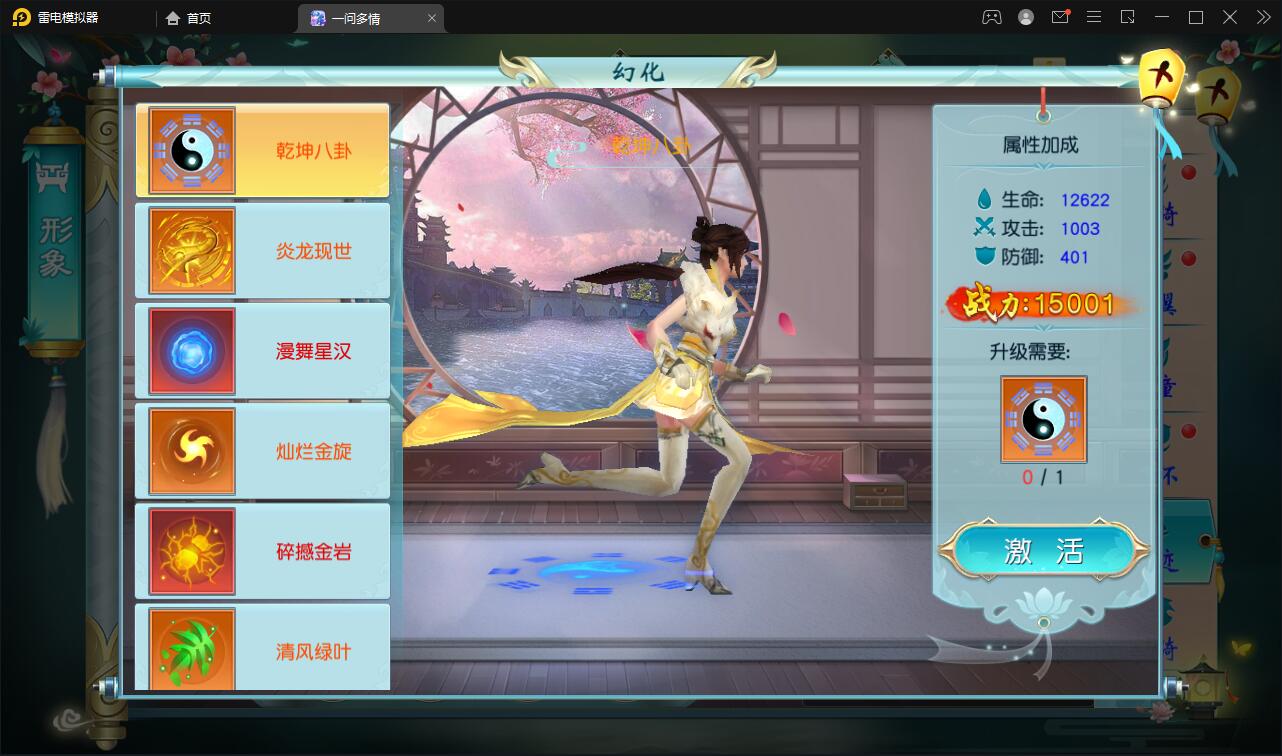Open the gamepad game center icon
Viewport: 1282px width, 756px height.
991,17
